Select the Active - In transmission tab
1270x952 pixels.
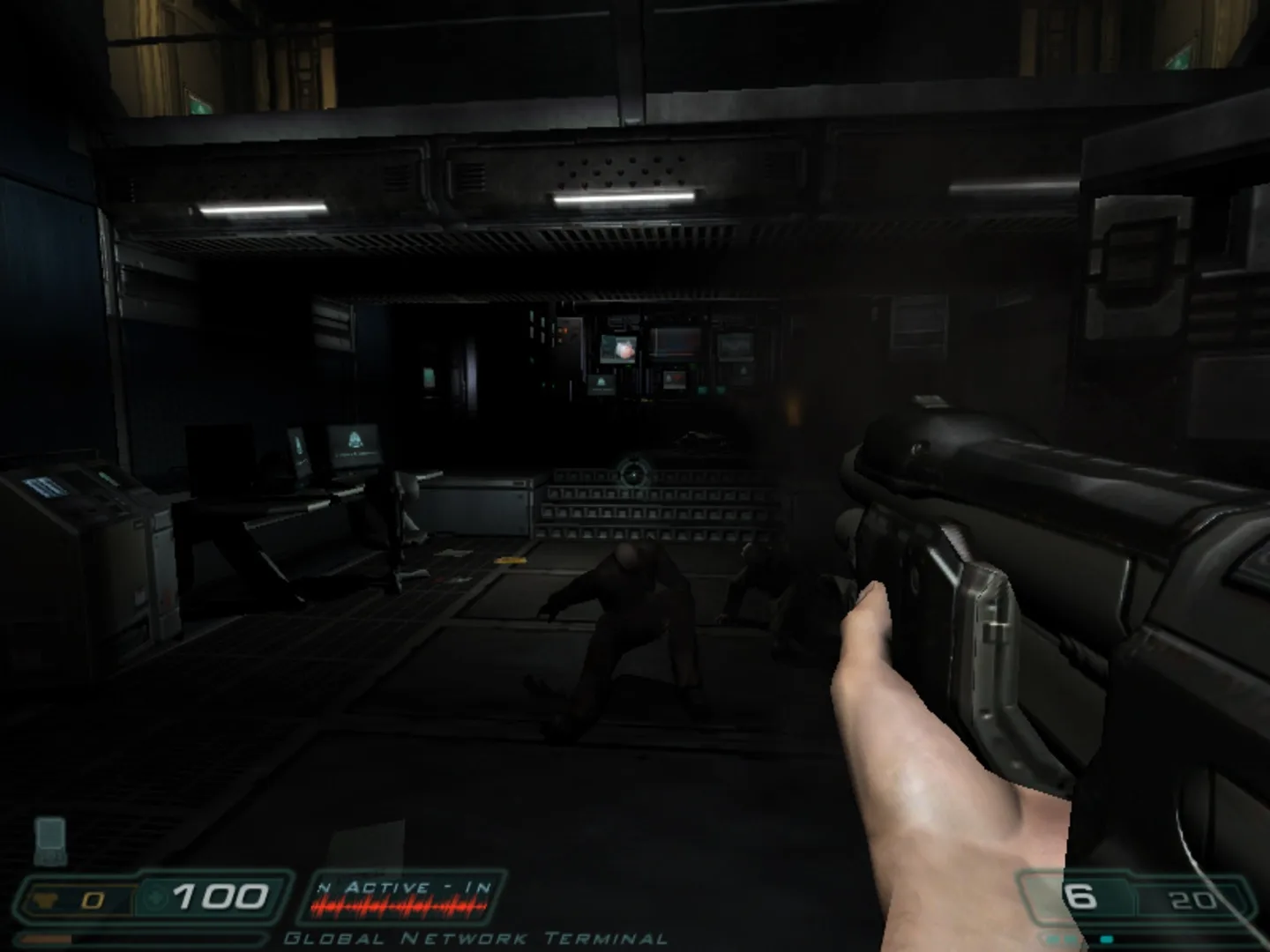coord(406,888)
